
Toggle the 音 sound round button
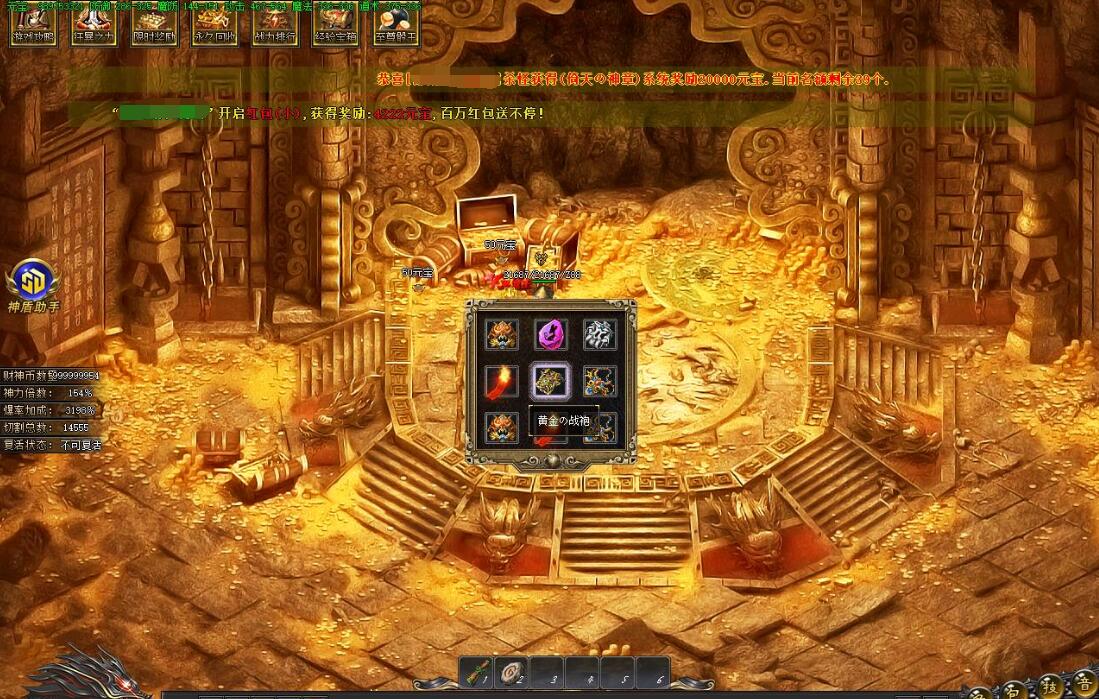(x=1084, y=685)
